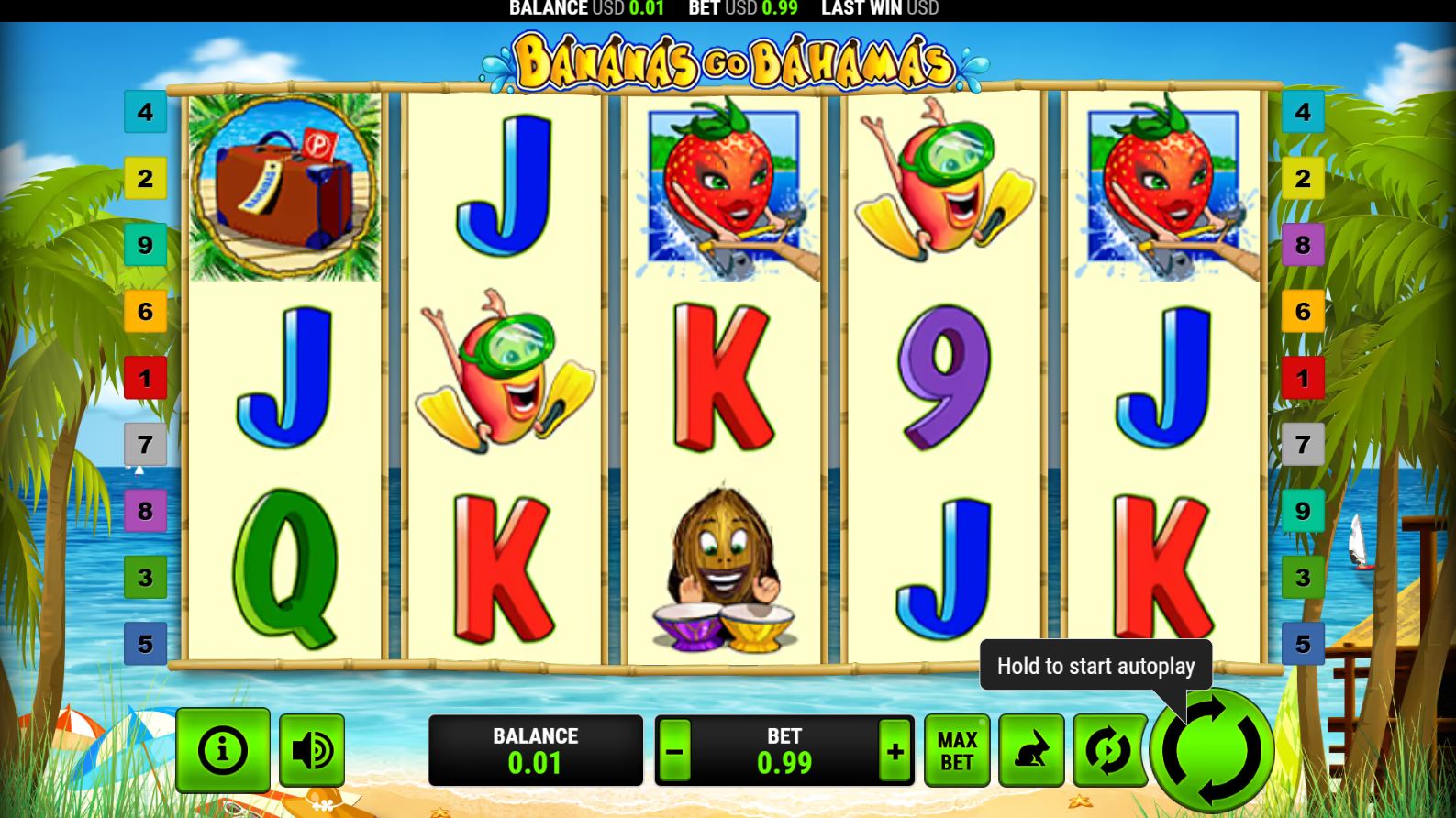Increase the bet with the plus button
1456x818 pixels.
coord(894,750)
